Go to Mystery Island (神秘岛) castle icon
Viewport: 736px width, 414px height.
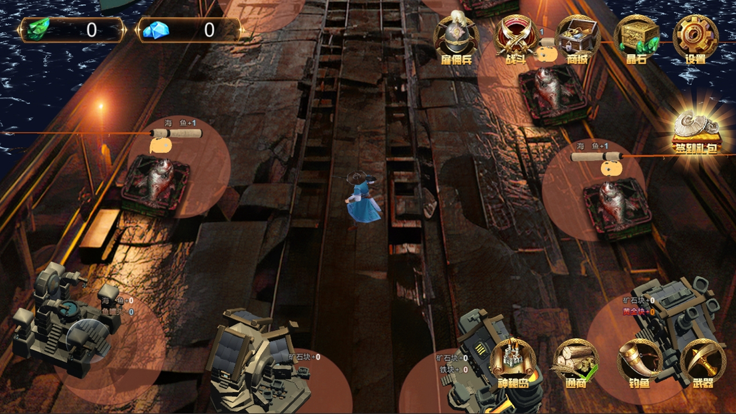tap(514, 364)
